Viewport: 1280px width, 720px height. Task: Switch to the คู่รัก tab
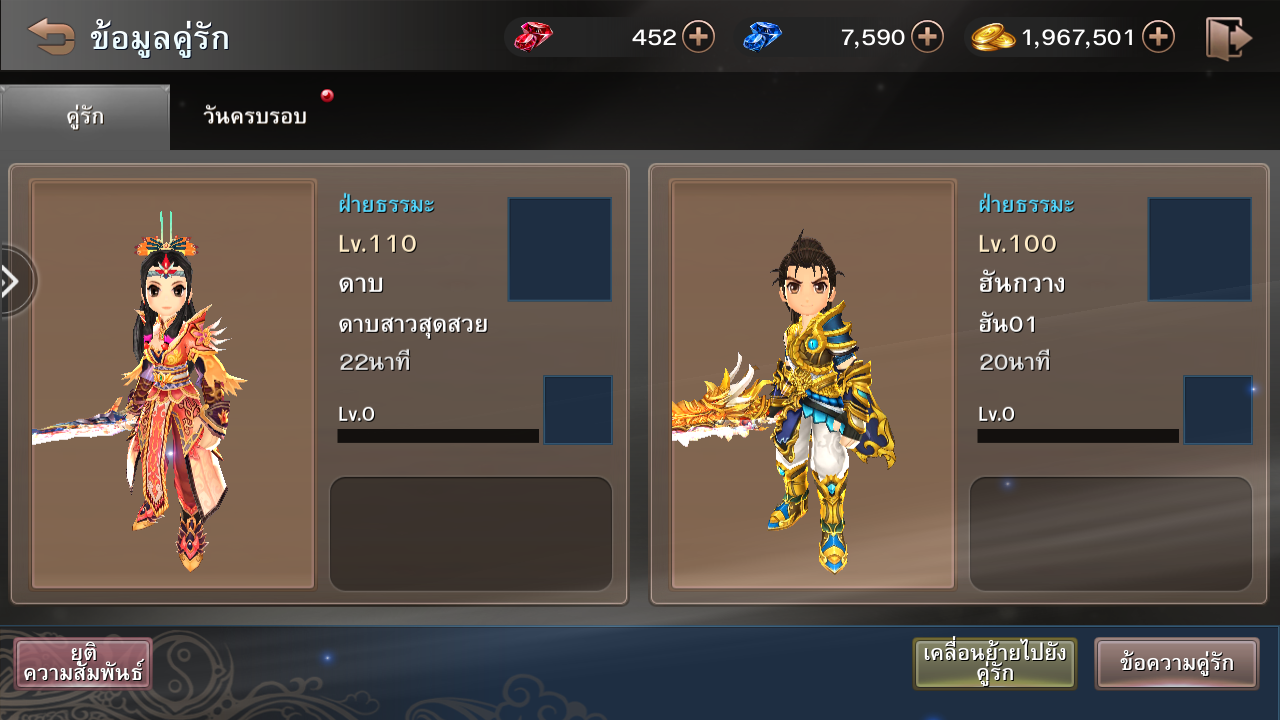coord(85,117)
